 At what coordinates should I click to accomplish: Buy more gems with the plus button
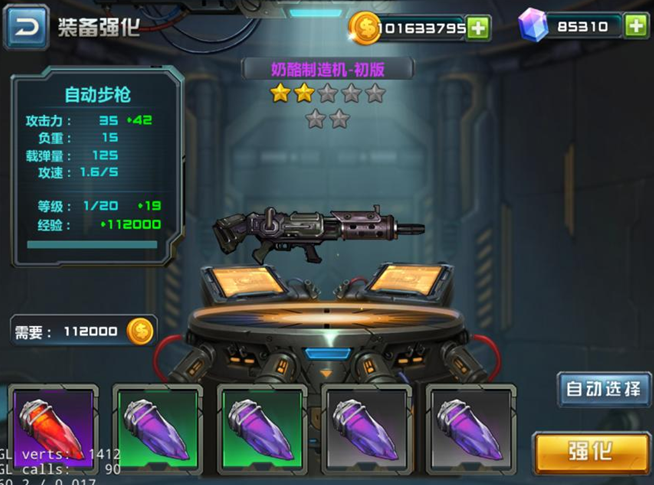click(636, 26)
